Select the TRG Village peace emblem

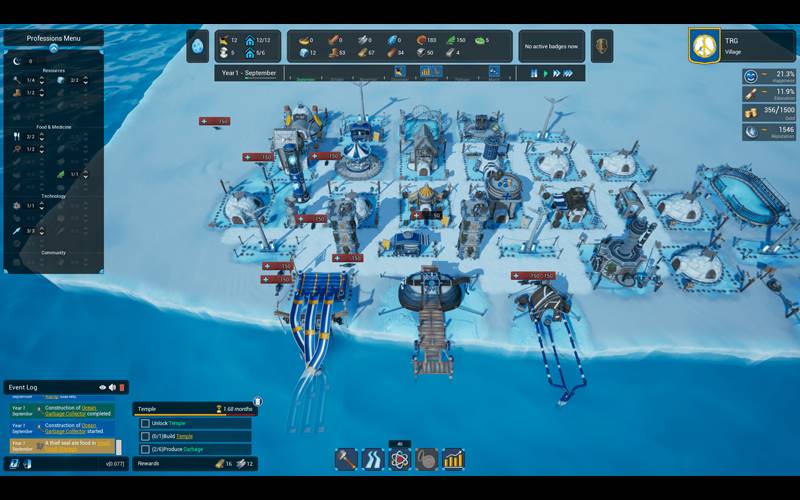click(x=704, y=46)
